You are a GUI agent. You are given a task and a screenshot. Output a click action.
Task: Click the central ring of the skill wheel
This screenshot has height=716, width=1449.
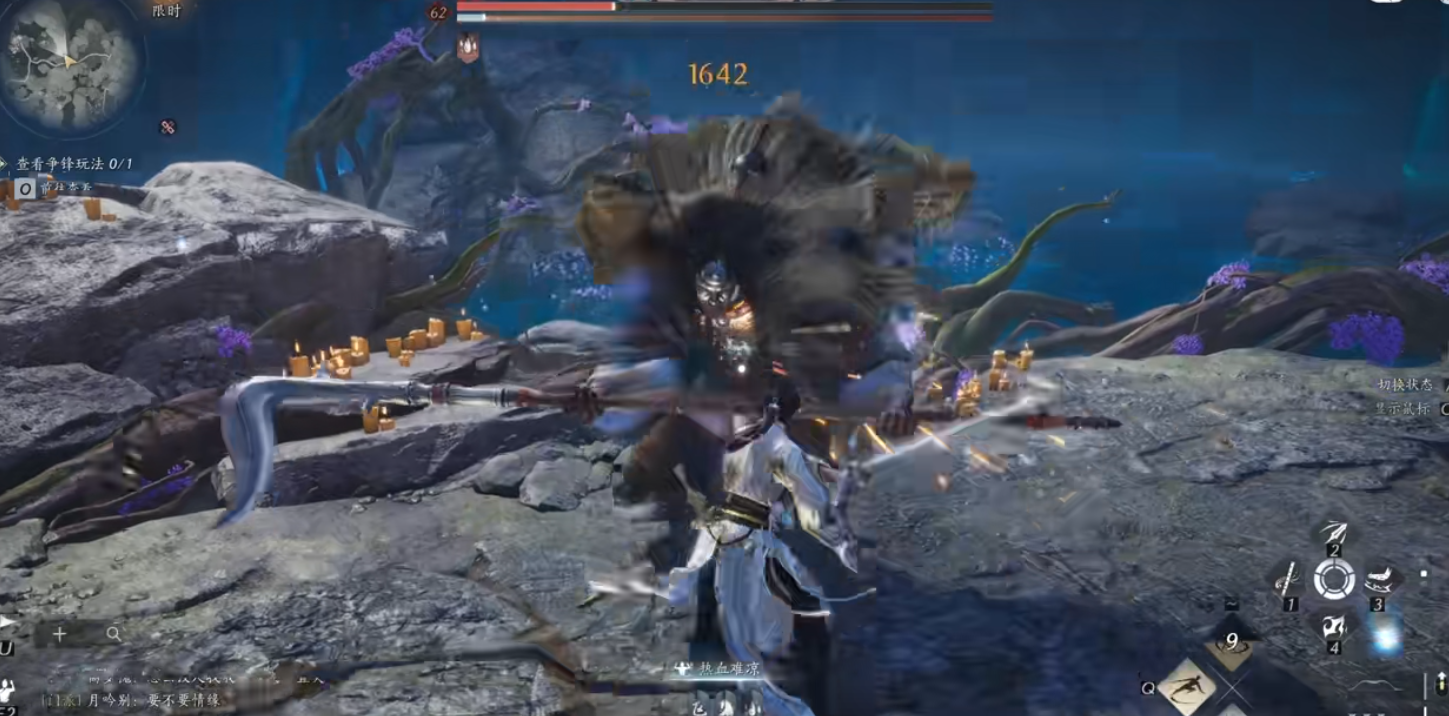tap(1334, 579)
